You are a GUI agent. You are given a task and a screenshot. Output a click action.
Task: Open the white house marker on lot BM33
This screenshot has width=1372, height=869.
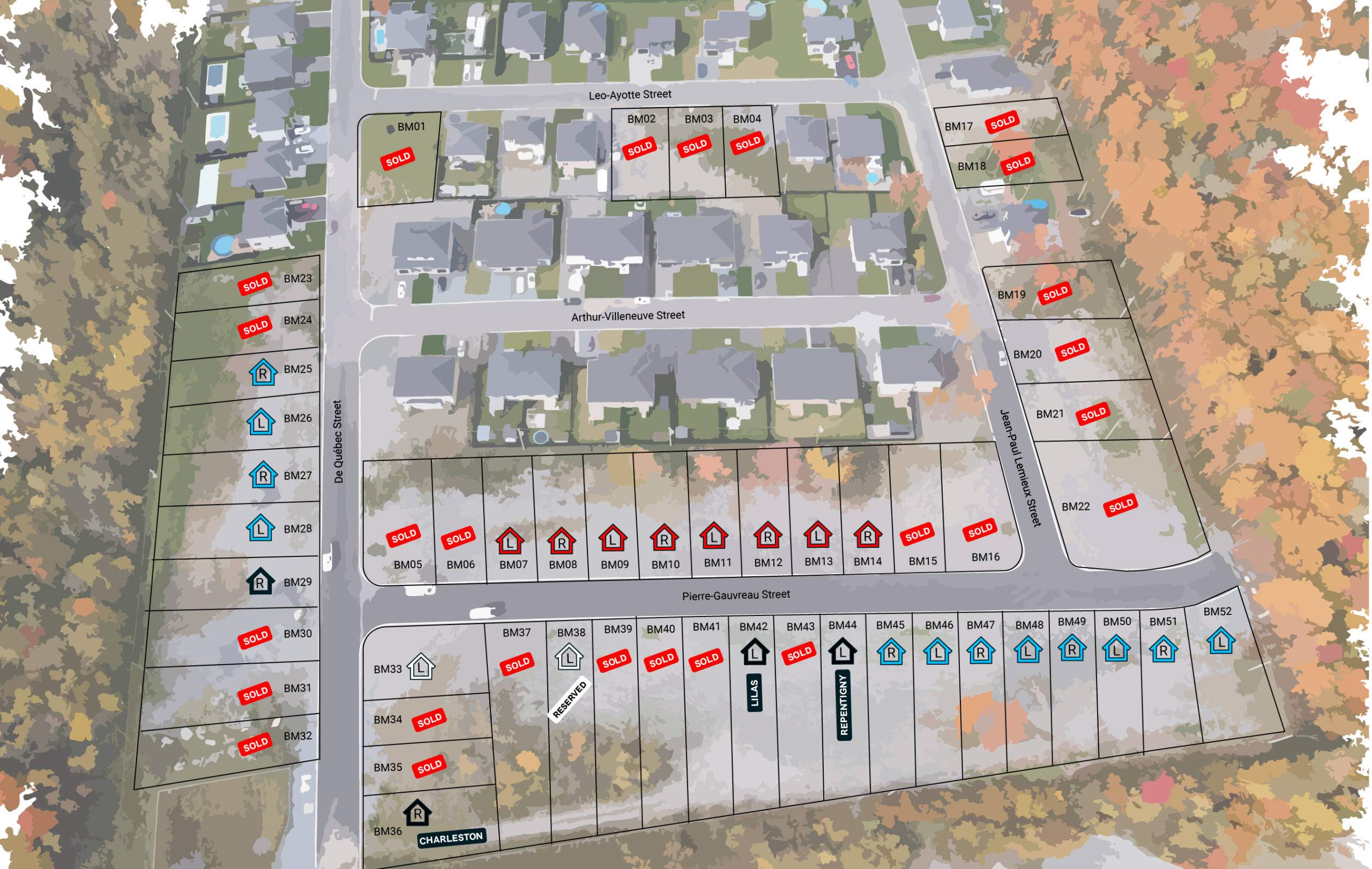(x=421, y=666)
